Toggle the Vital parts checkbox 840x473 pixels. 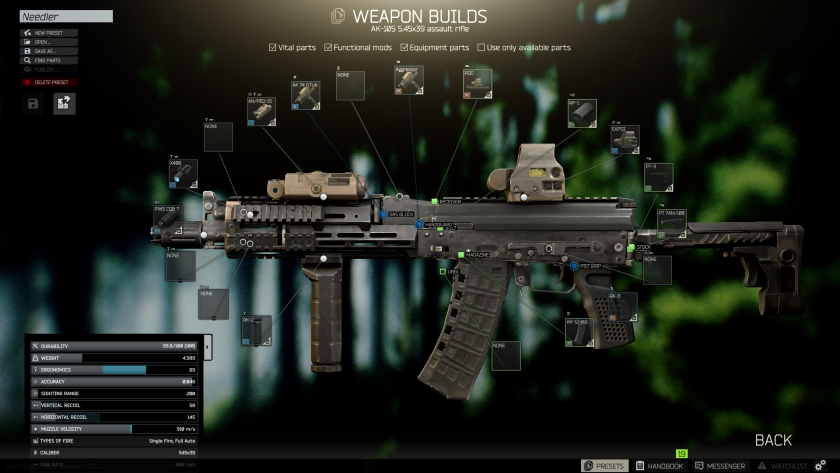273,47
